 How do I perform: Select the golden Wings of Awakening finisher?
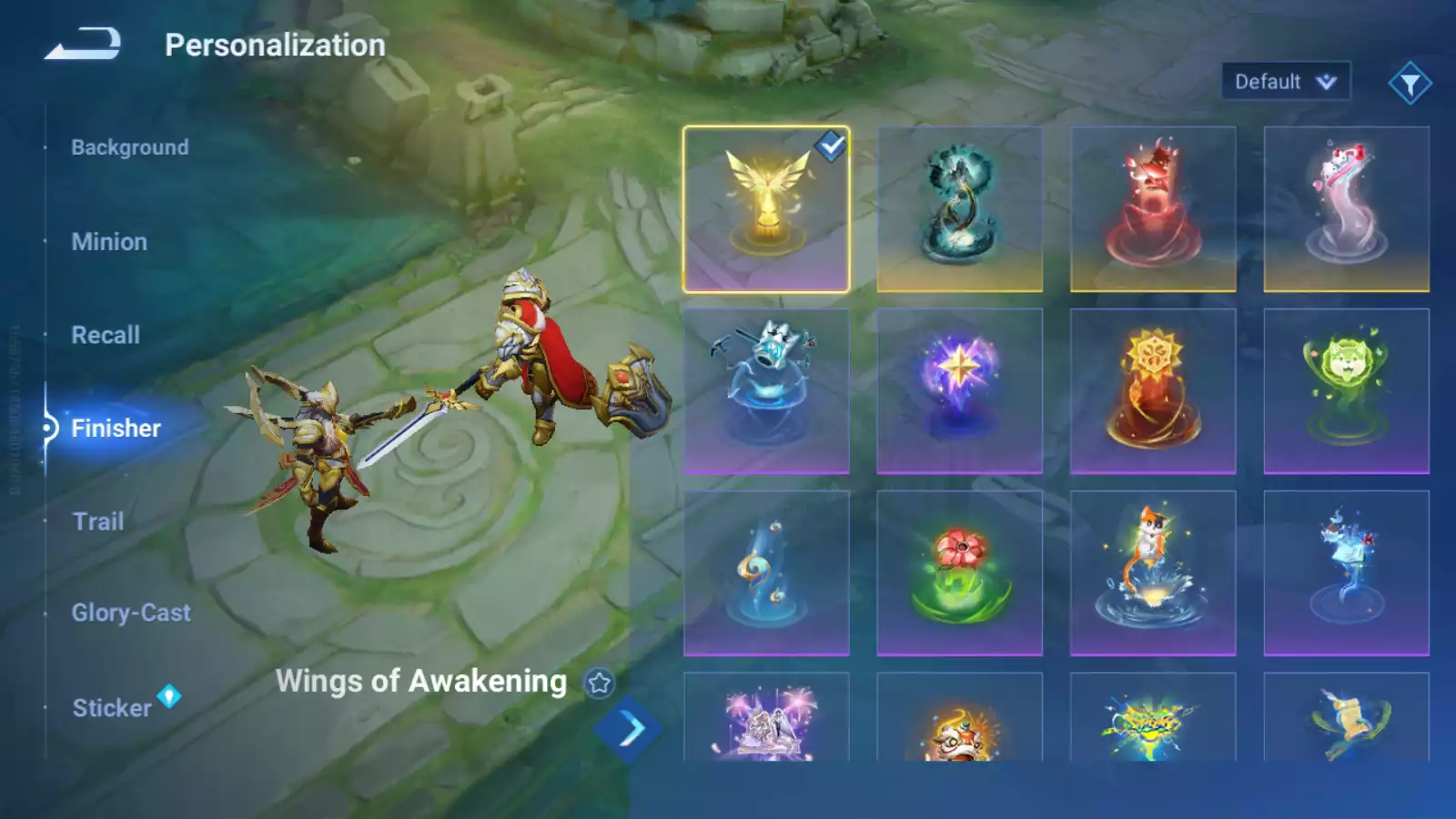(766, 209)
